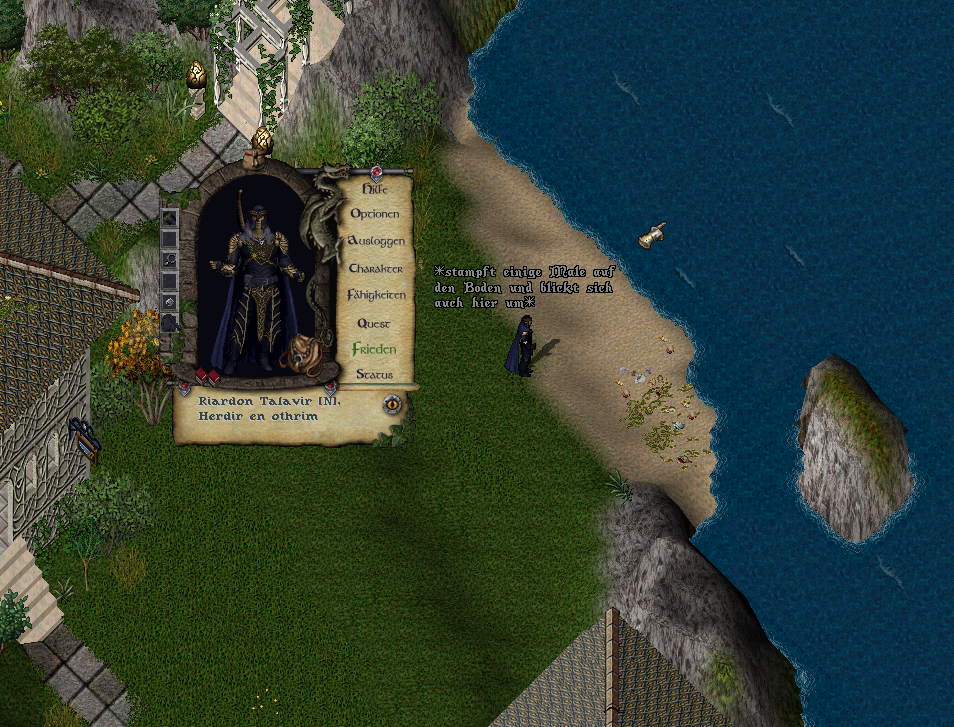The image size is (954, 727).
Task: Open the Hilfe help menu
Action: point(374,188)
